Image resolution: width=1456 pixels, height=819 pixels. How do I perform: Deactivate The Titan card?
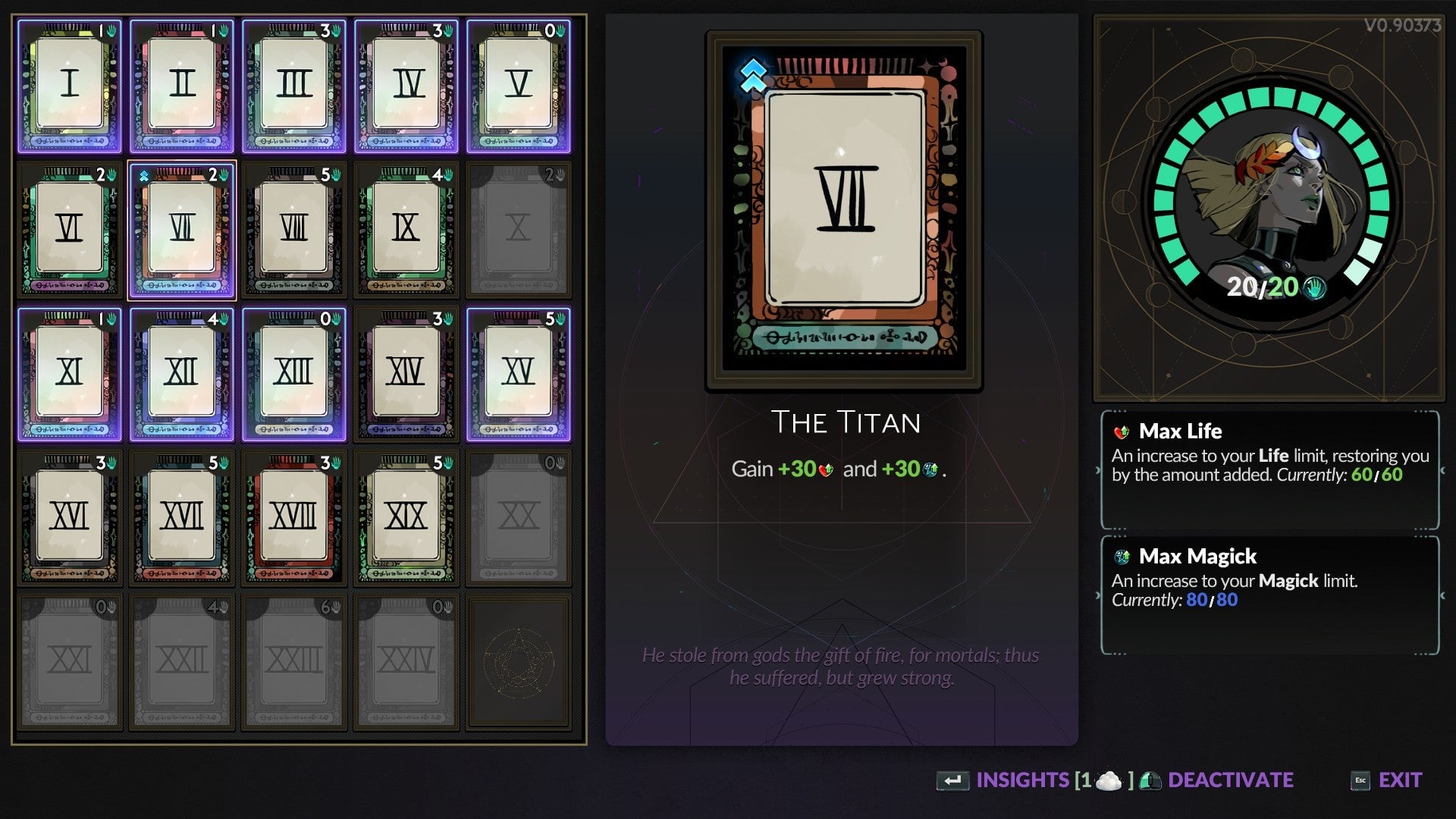click(1229, 780)
